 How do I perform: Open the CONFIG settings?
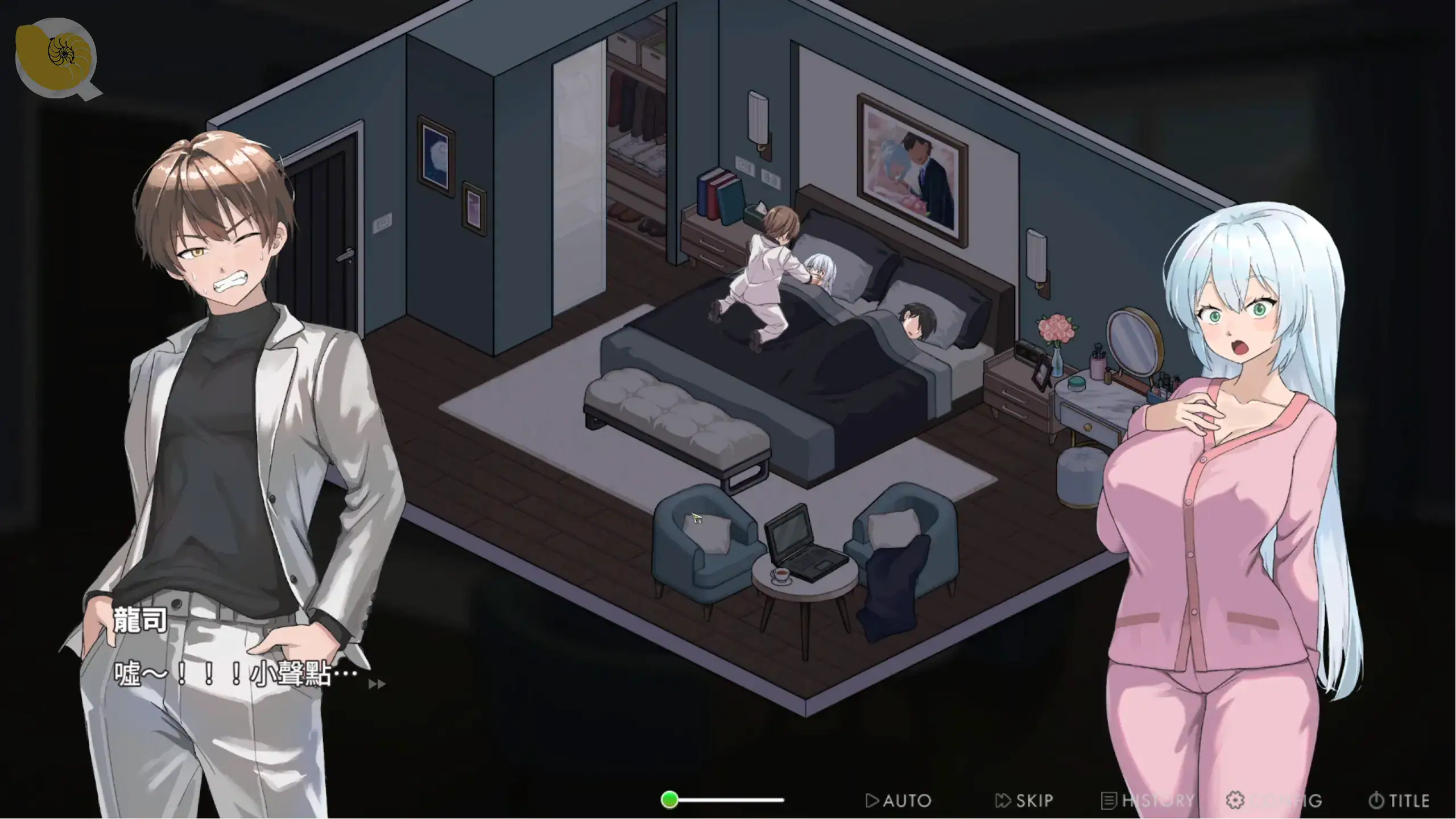tap(1274, 801)
